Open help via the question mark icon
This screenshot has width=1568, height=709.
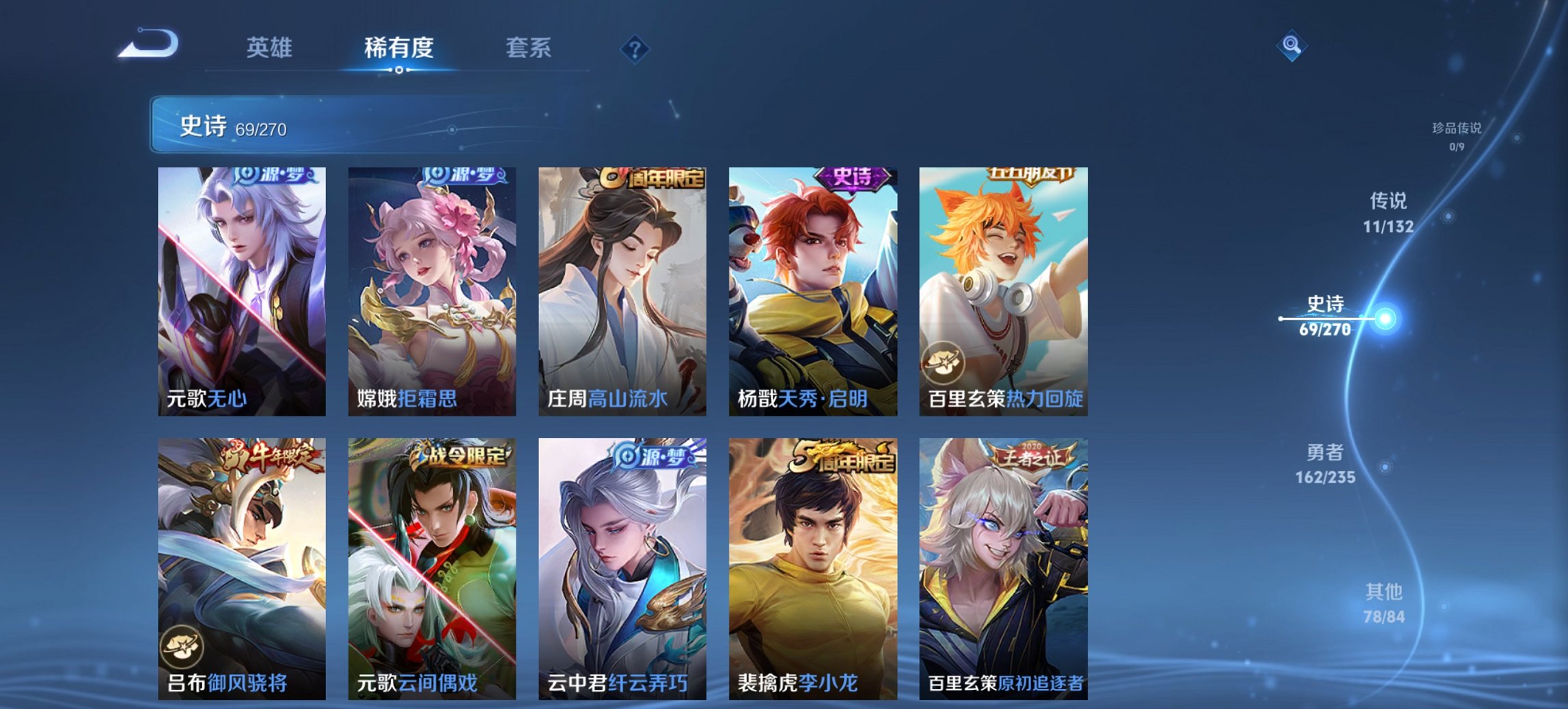(635, 49)
